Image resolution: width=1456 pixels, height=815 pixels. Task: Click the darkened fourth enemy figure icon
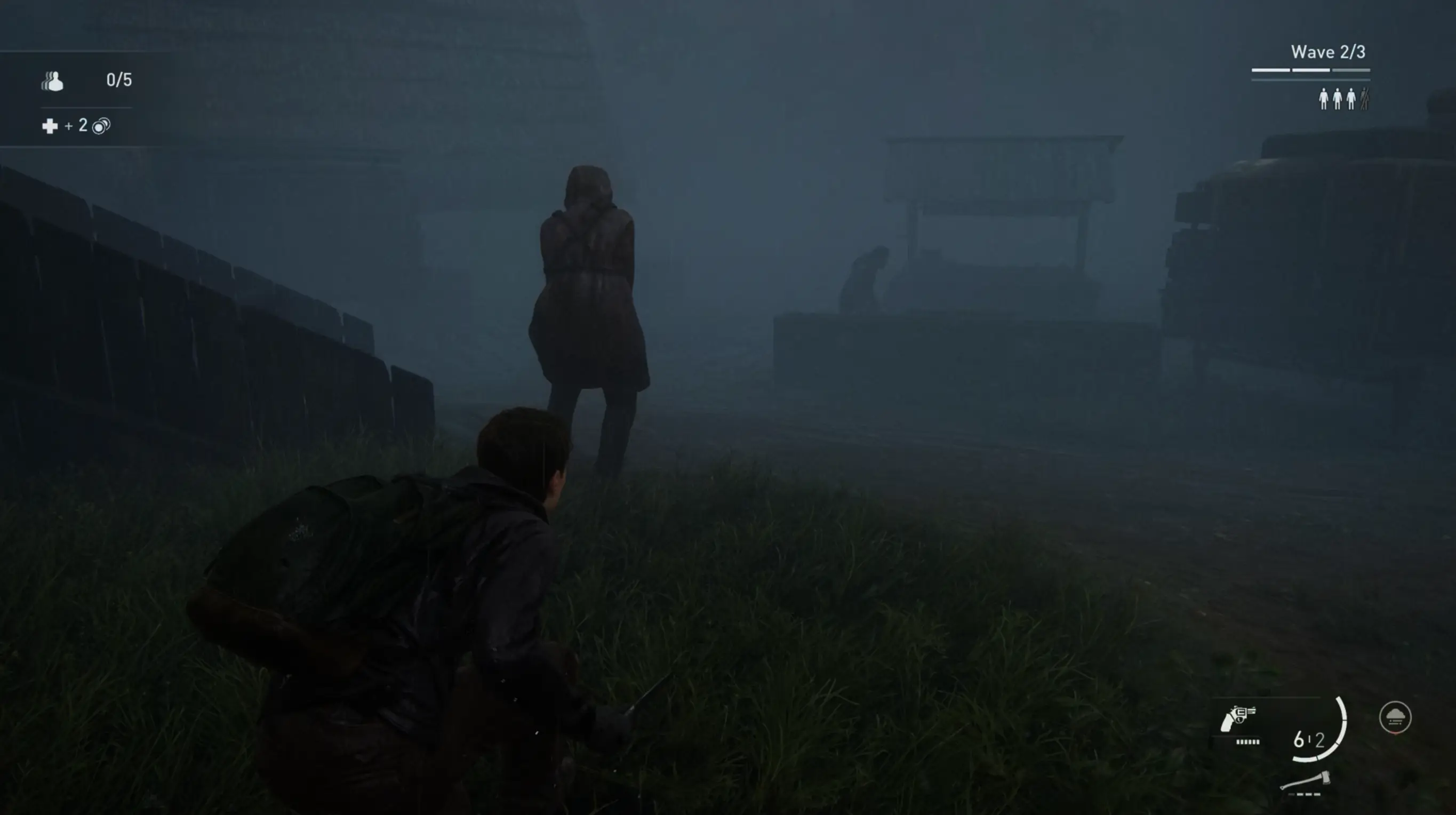point(1364,98)
